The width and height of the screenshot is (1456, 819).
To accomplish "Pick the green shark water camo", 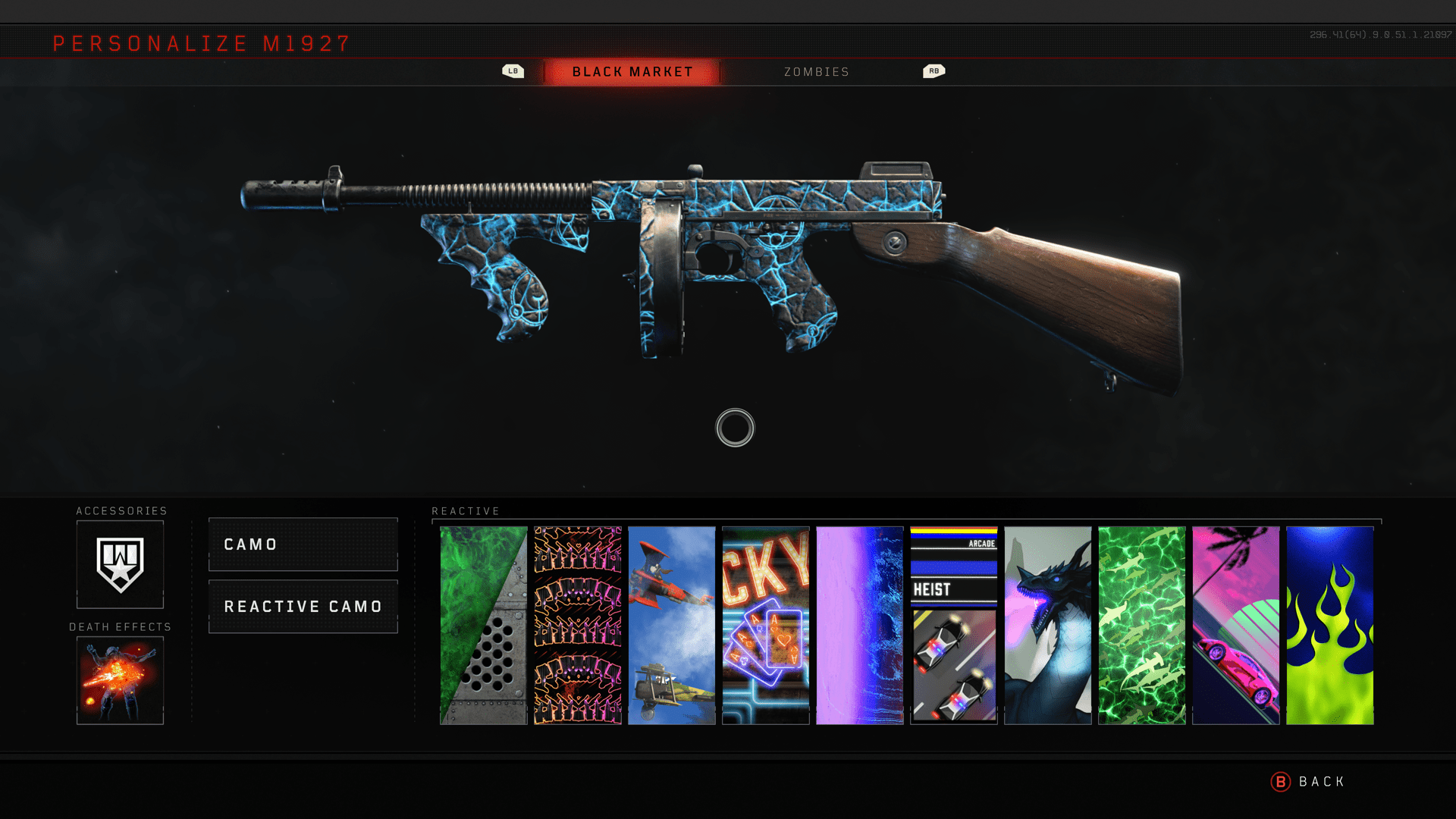I will click(x=1142, y=626).
